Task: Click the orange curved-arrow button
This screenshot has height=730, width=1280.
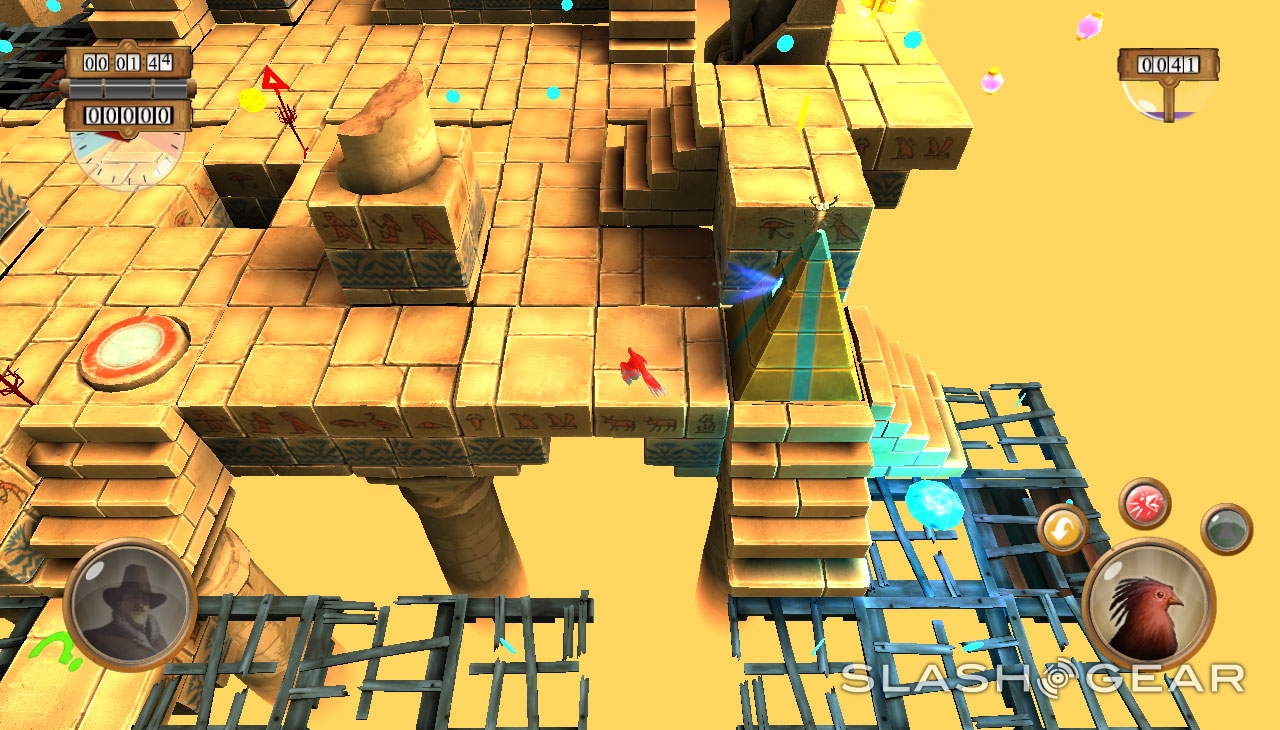Action: [x=1062, y=529]
